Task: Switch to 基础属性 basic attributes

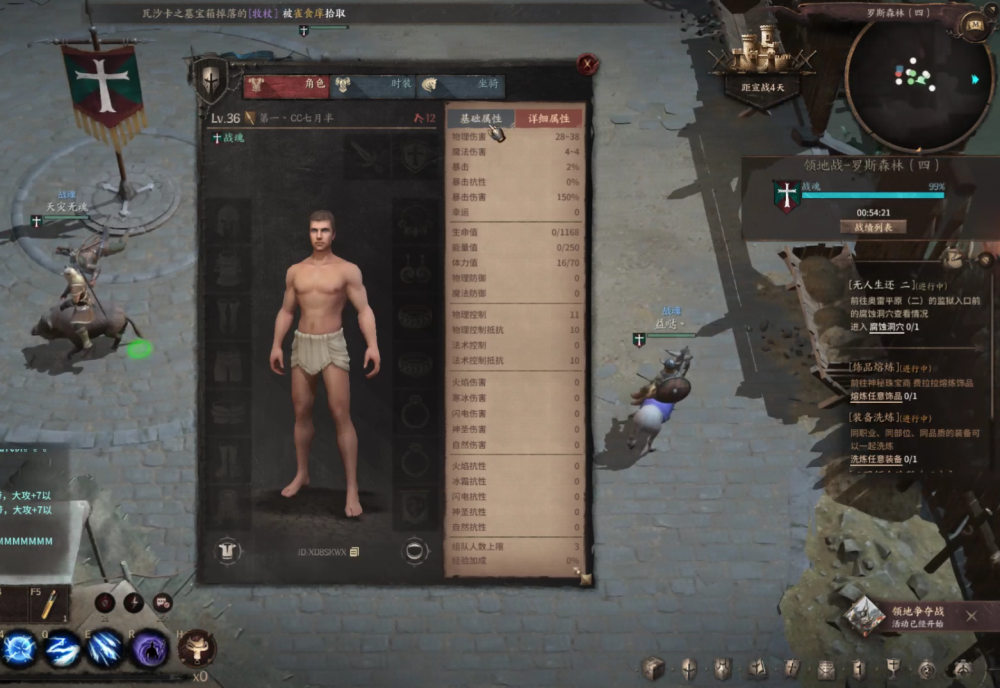Action: (480, 119)
